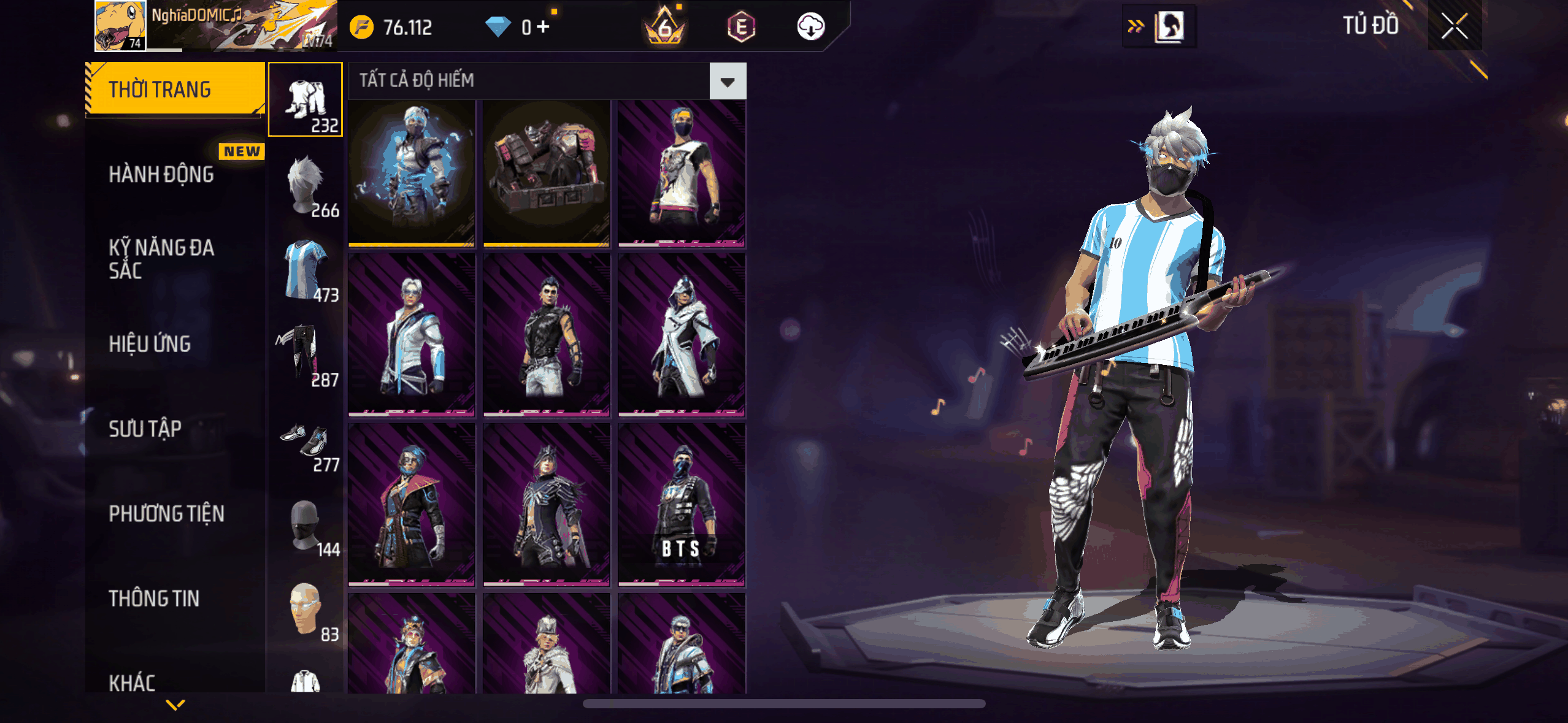Select the blue glowing outfit thumbnail
Image resolution: width=1568 pixels, height=723 pixels.
click(x=412, y=174)
